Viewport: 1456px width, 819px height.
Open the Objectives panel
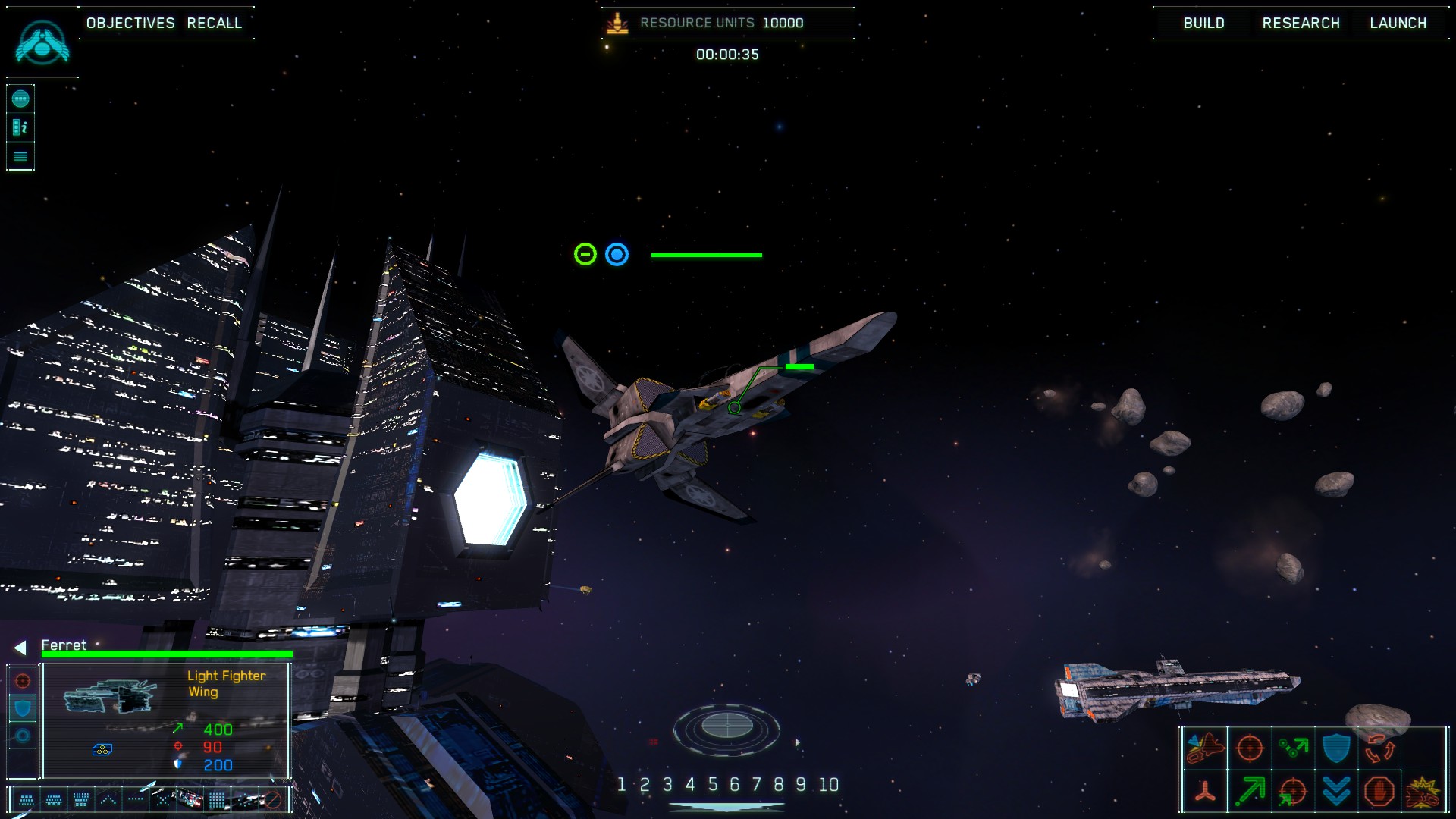click(x=130, y=23)
